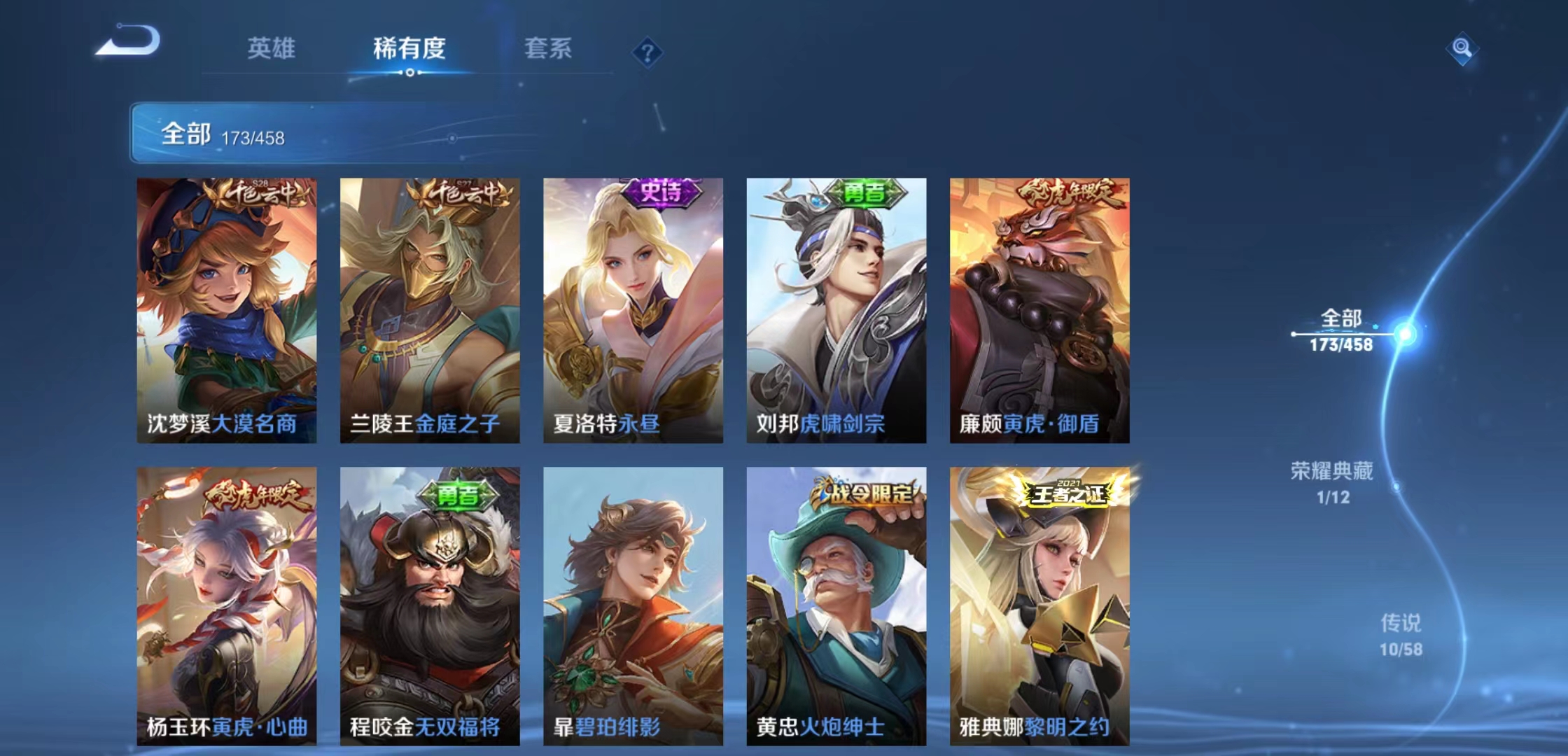
Task: Click the 战令限定 badge on 黄忠's card
Action: tap(862, 493)
